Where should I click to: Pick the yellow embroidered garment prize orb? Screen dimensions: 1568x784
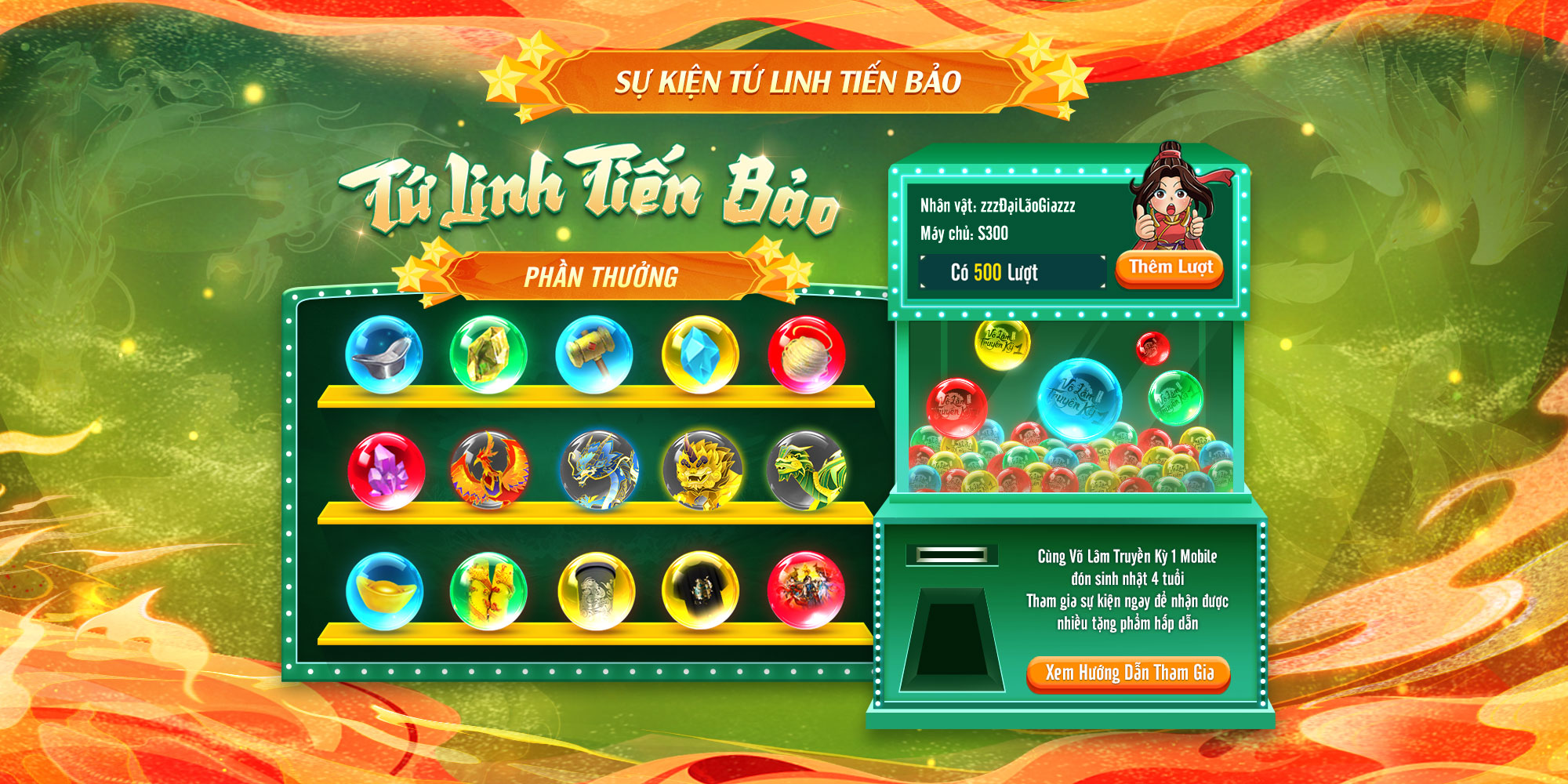(488, 591)
